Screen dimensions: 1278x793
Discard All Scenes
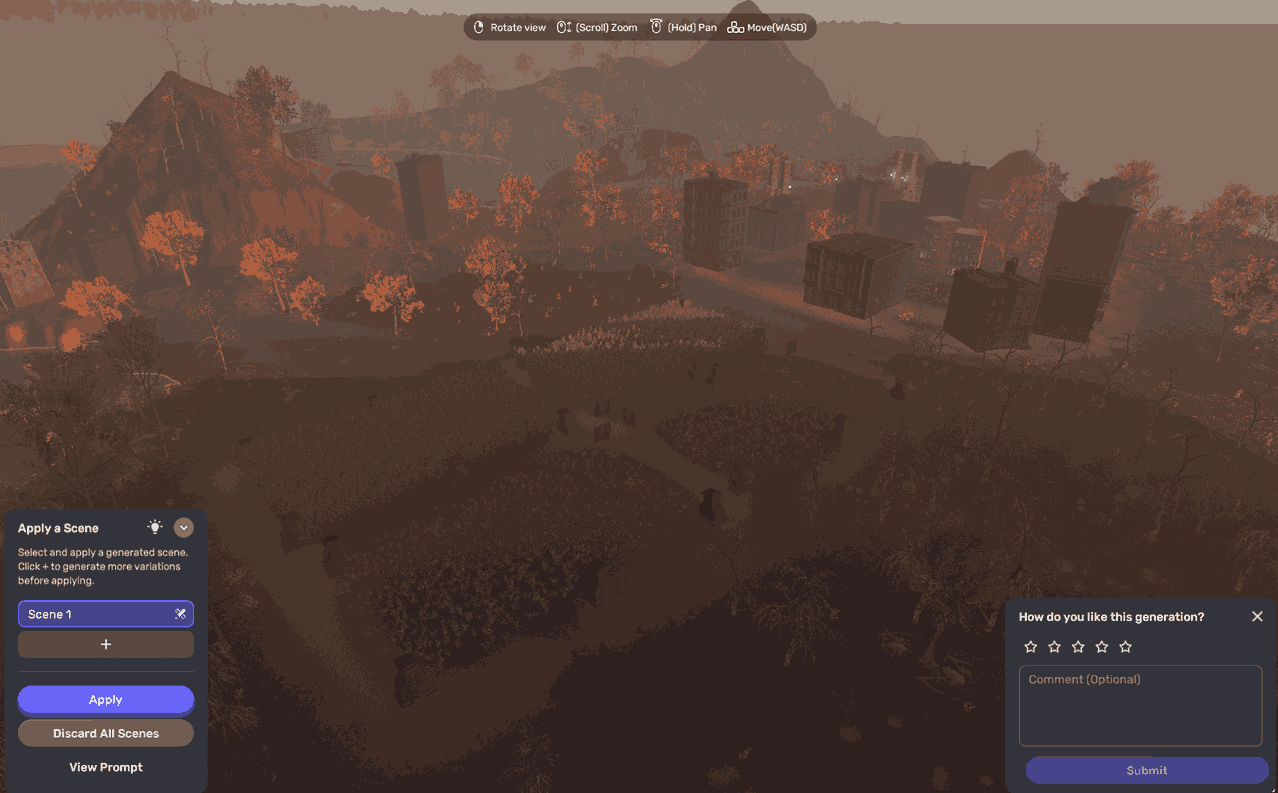pos(105,733)
